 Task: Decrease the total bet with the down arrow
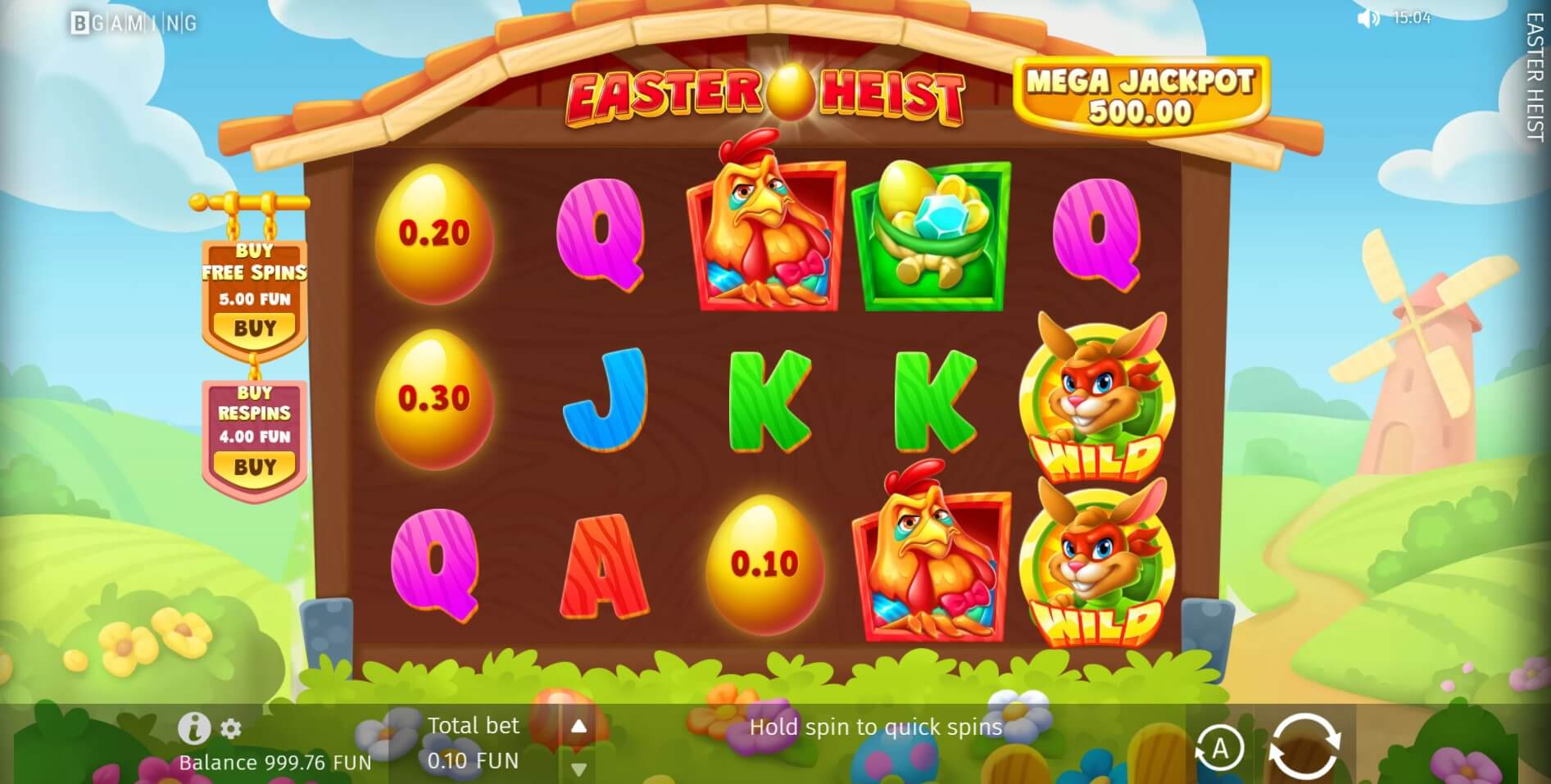pyautogui.click(x=580, y=769)
